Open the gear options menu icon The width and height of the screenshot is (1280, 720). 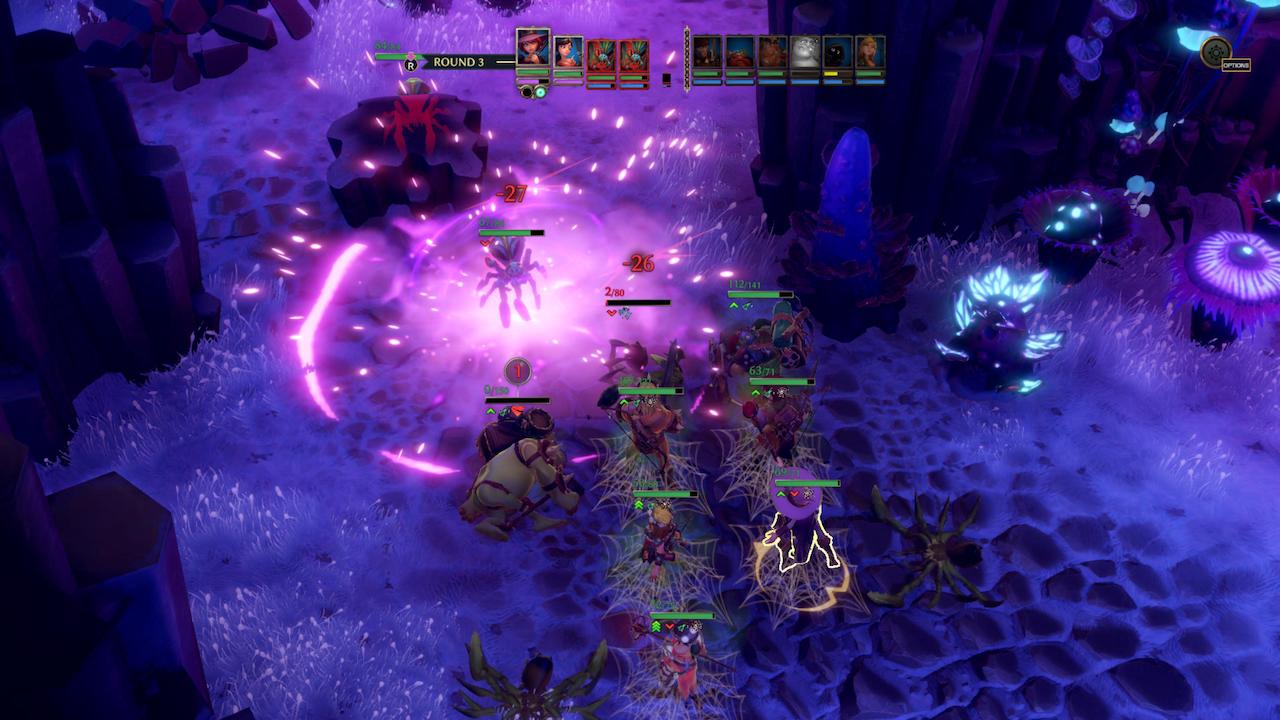click(1216, 50)
